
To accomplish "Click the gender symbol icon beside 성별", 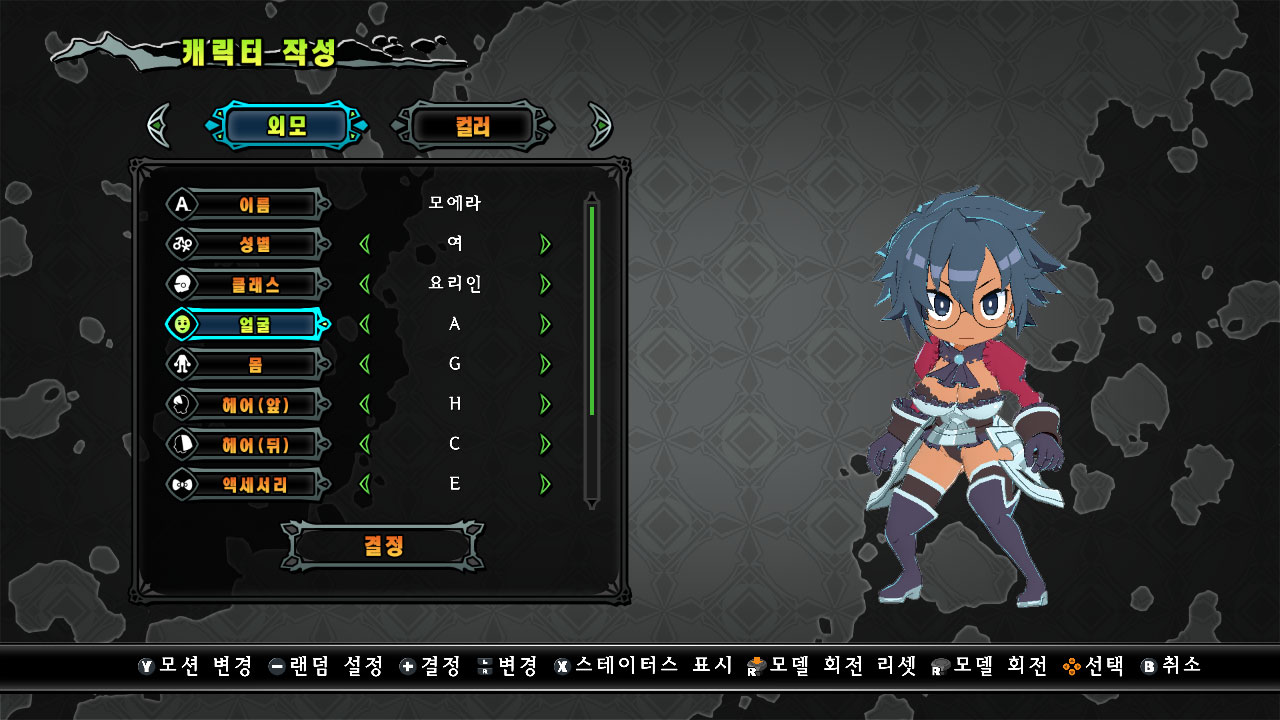I will point(184,244).
